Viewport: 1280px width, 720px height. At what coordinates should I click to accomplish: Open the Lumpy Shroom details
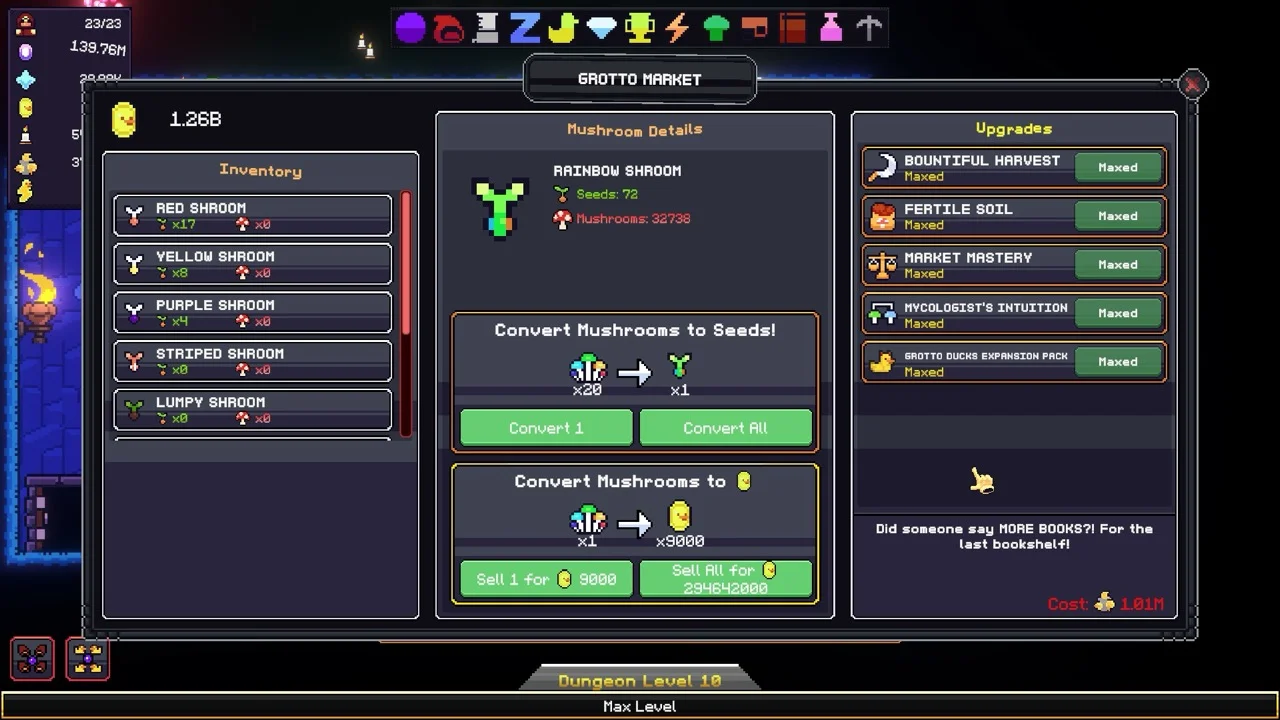coord(253,409)
